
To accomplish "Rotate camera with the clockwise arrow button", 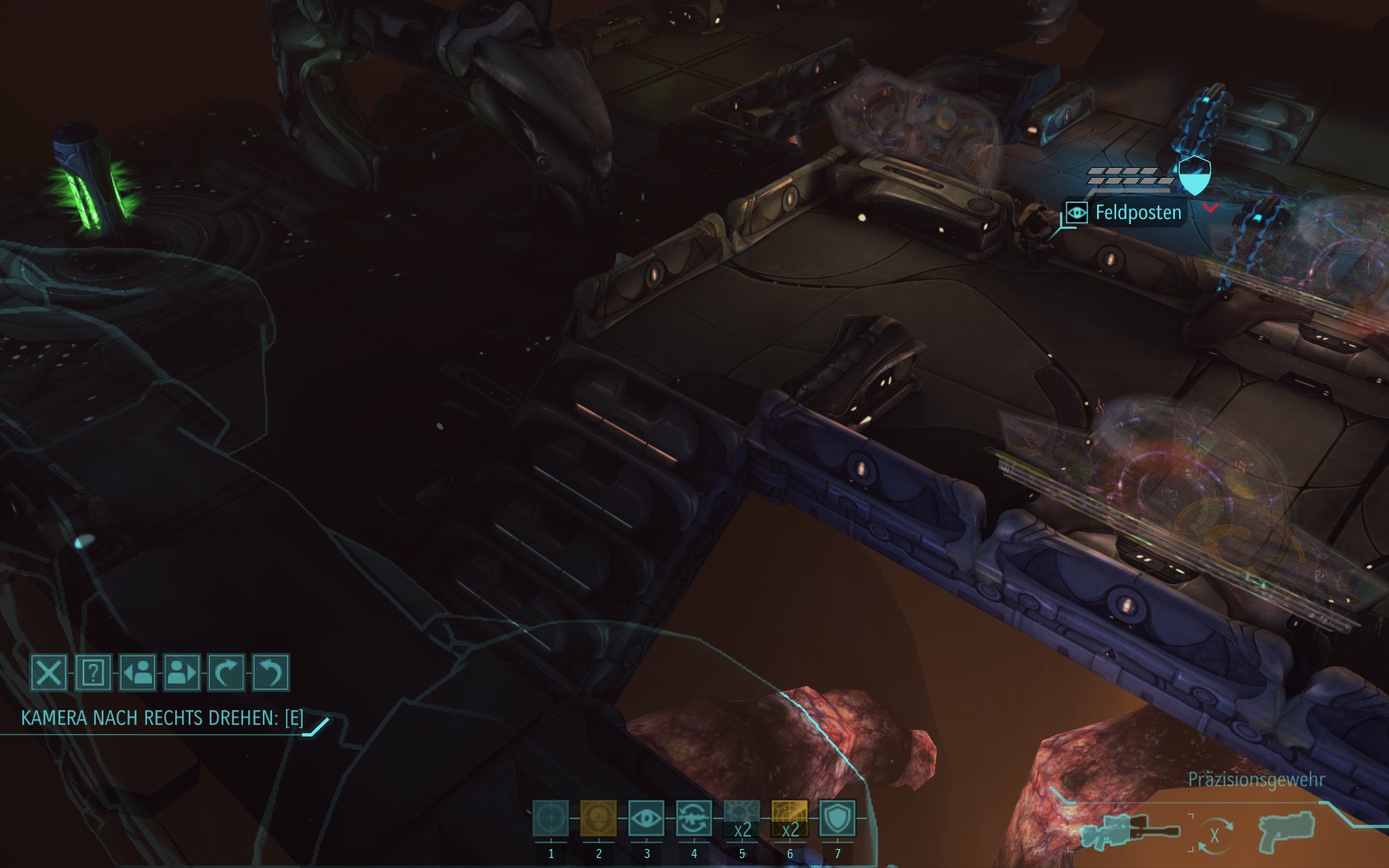I will pos(226,673).
